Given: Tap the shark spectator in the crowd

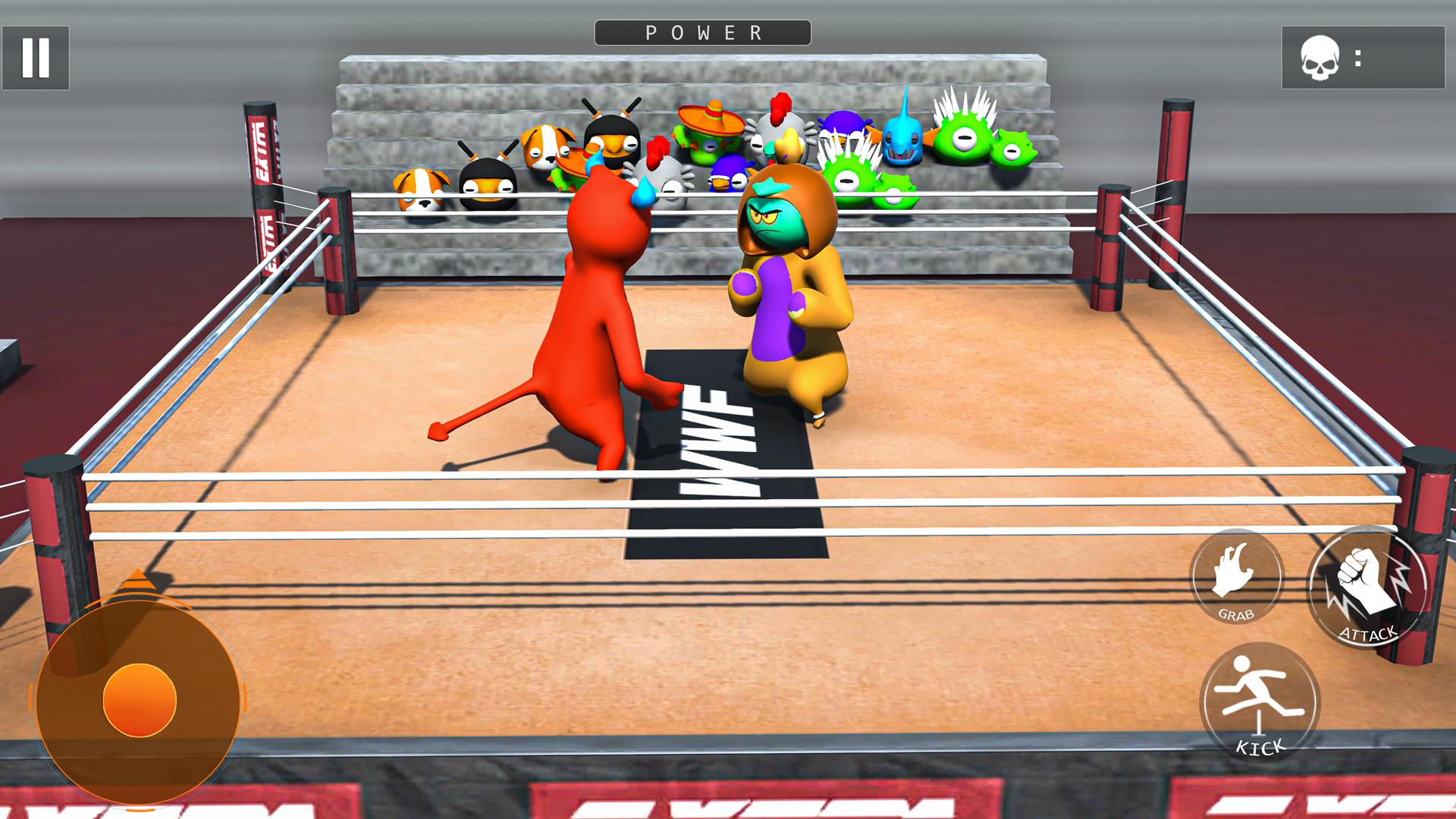Looking at the screenshot, I should 902,140.
